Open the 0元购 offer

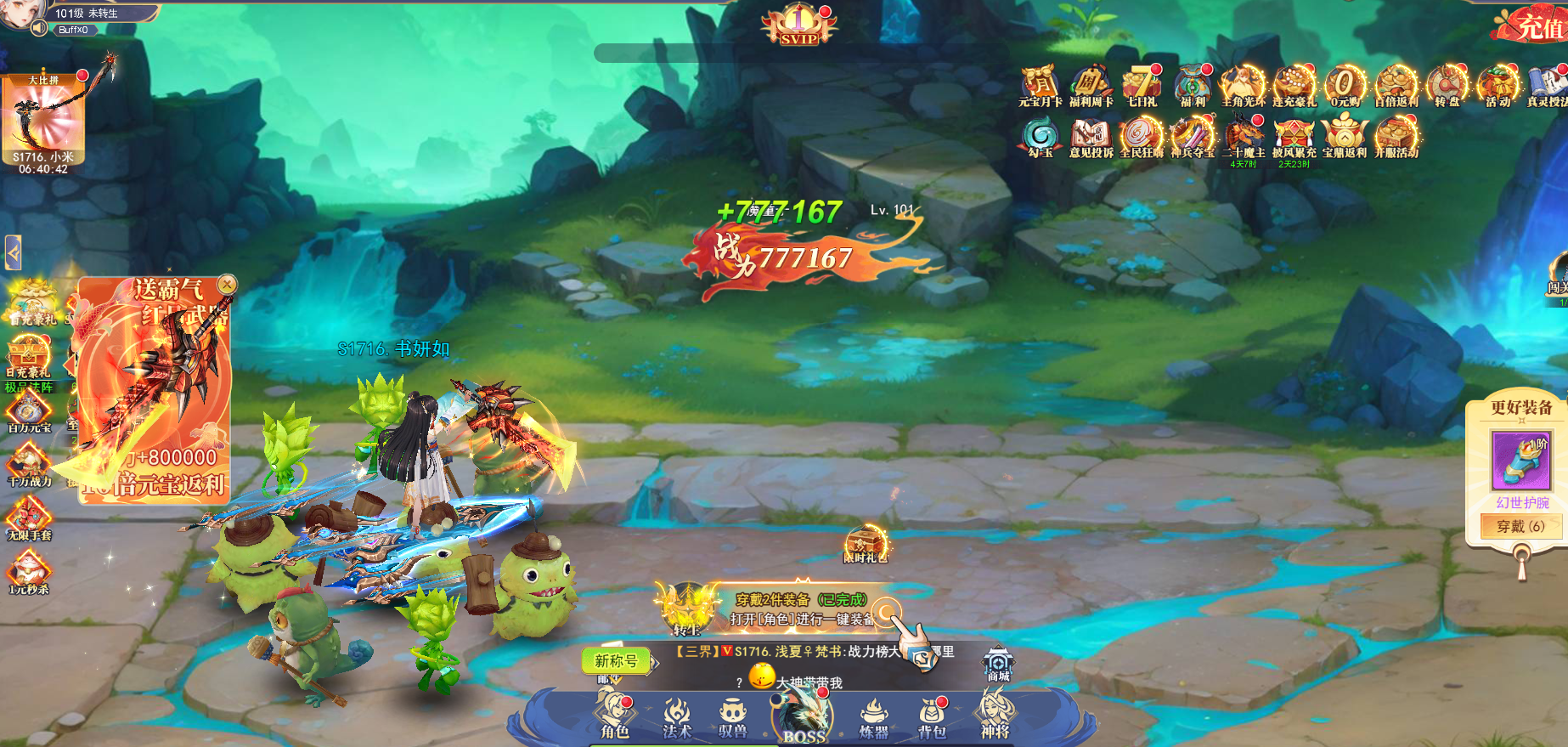point(1345,87)
